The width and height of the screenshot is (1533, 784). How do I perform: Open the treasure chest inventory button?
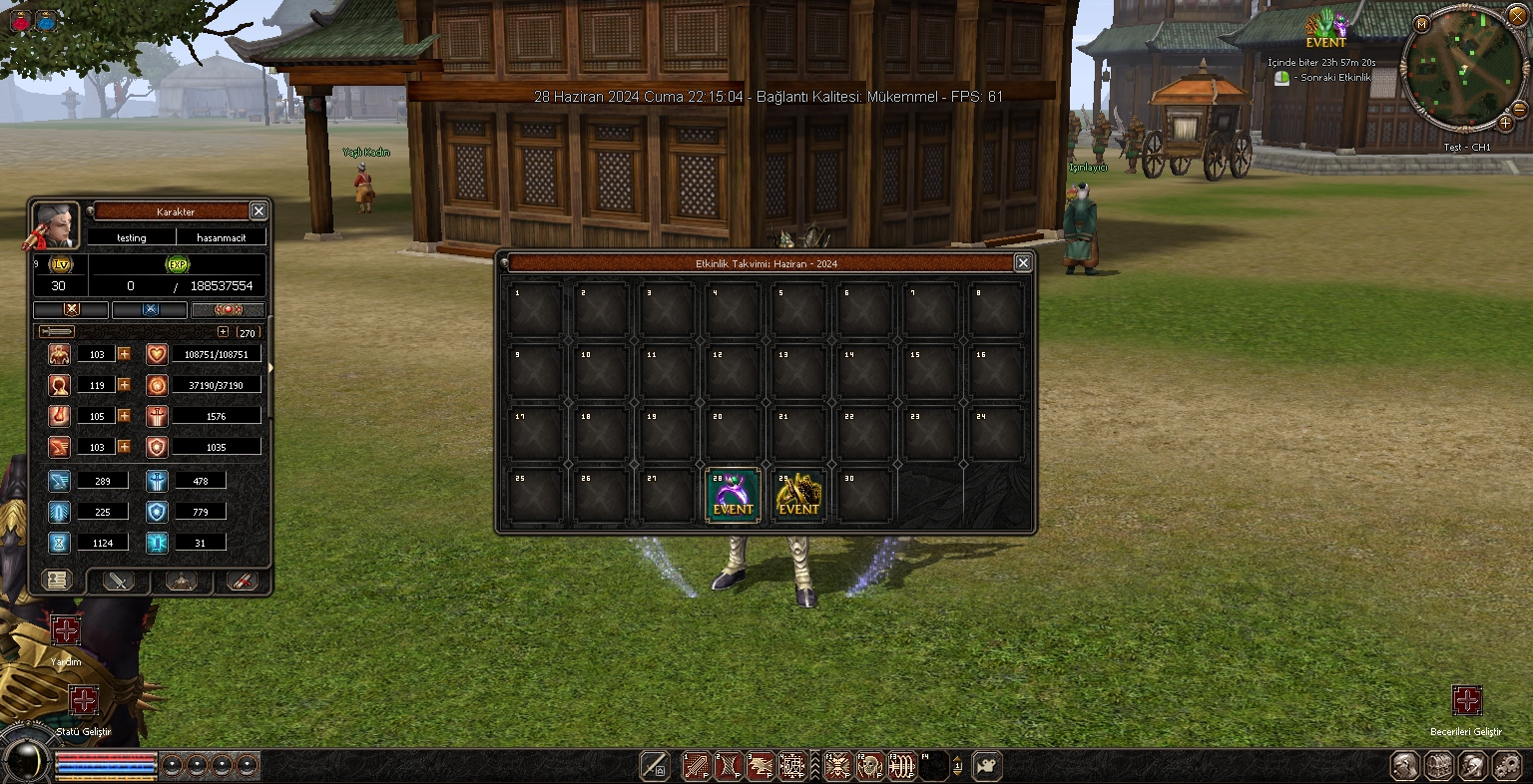coord(1438,766)
